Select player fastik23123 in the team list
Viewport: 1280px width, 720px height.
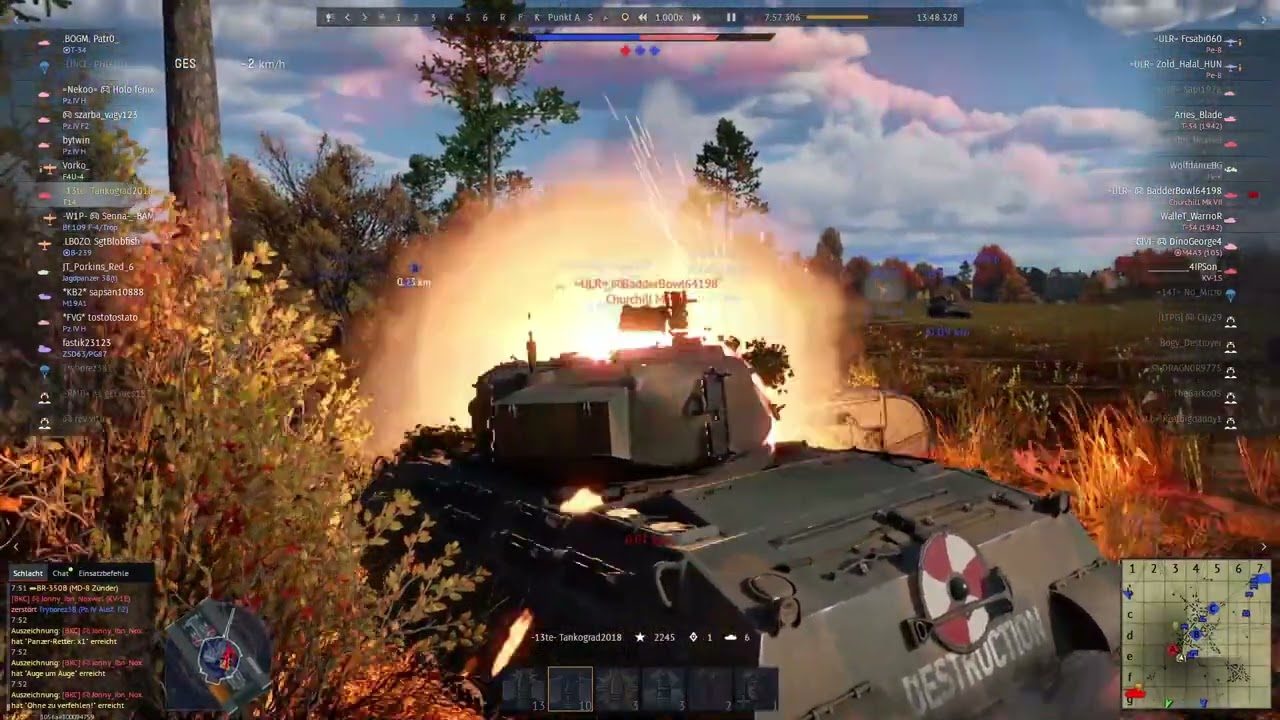coord(86,343)
